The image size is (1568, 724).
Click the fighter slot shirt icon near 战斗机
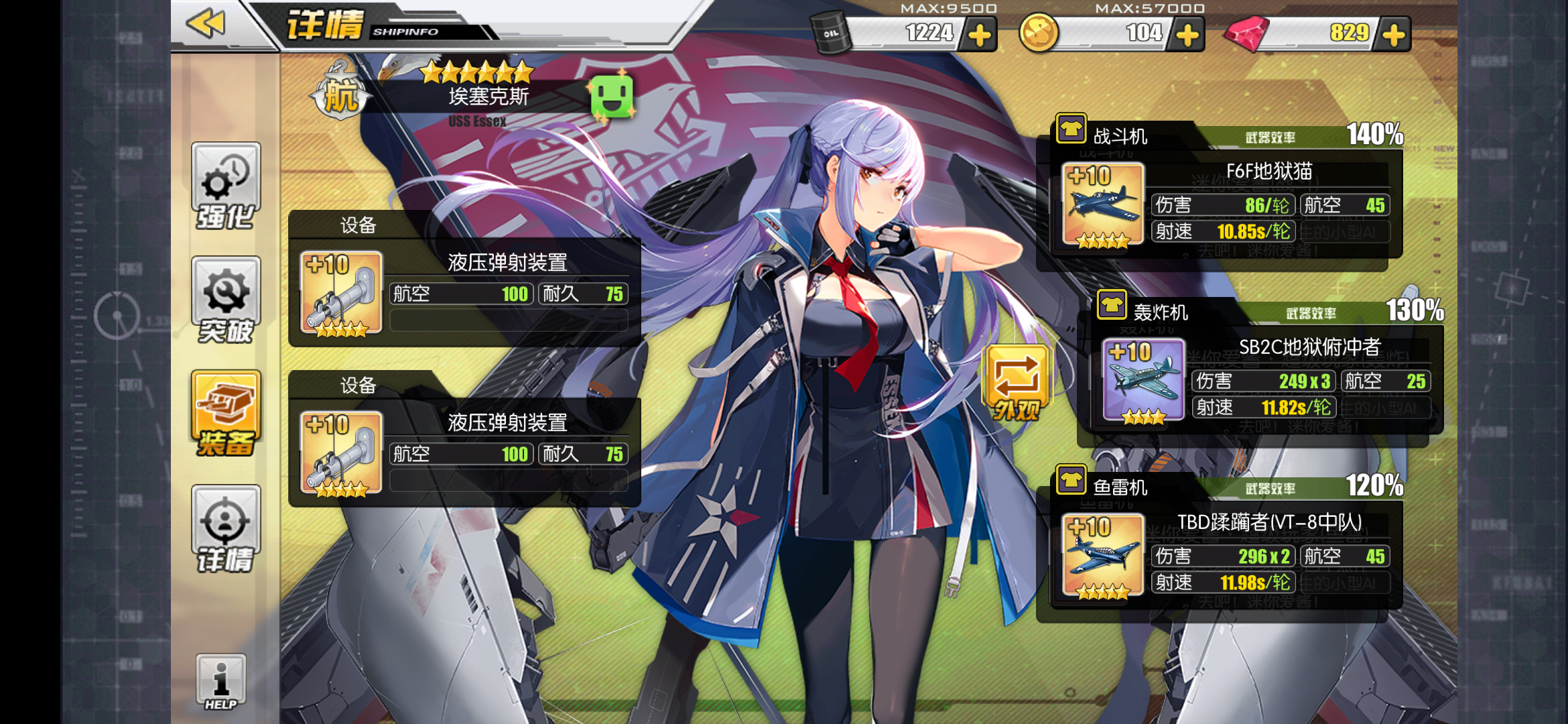tap(1073, 129)
